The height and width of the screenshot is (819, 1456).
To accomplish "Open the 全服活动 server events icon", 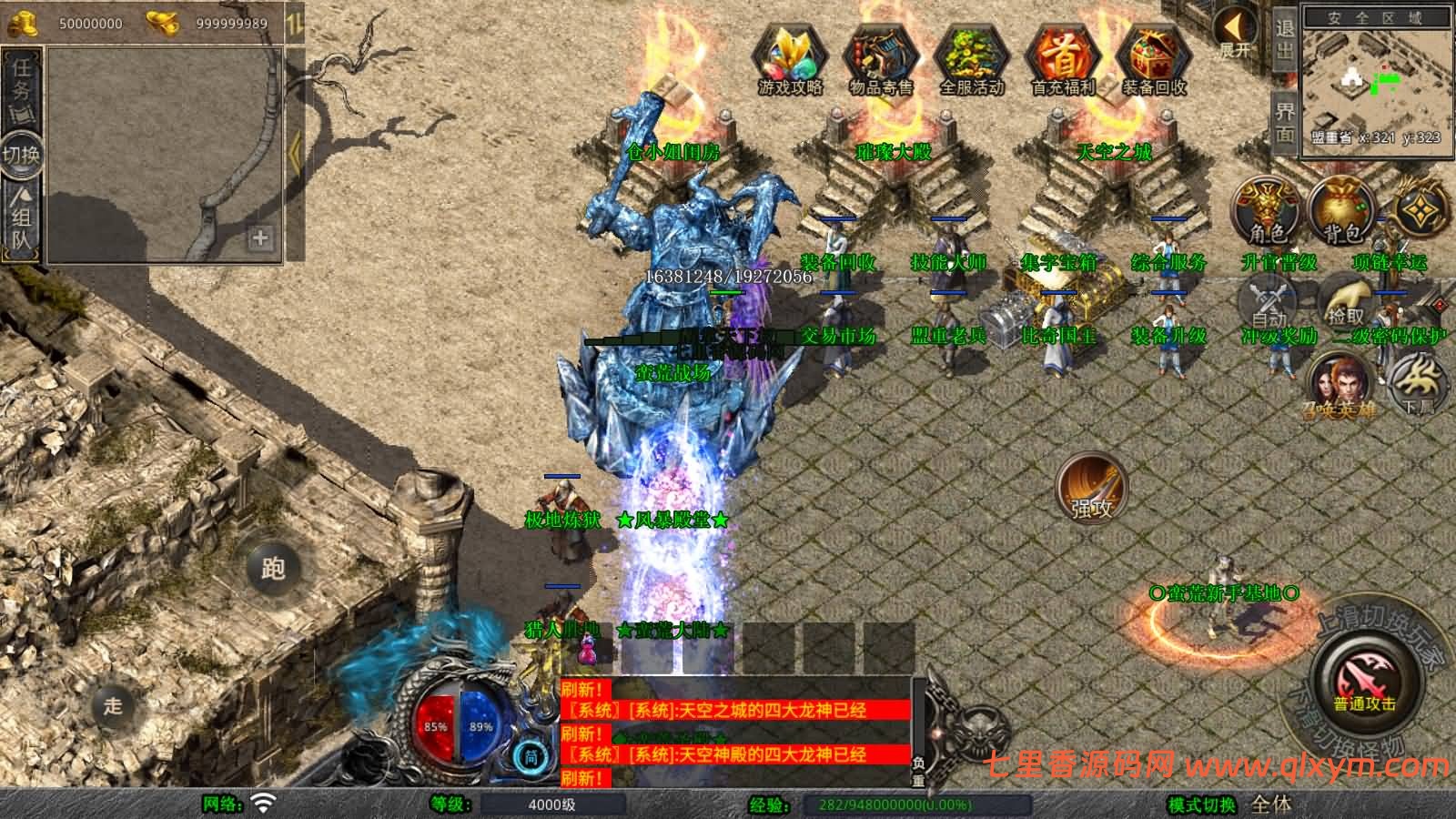I will [x=971, y=58].
